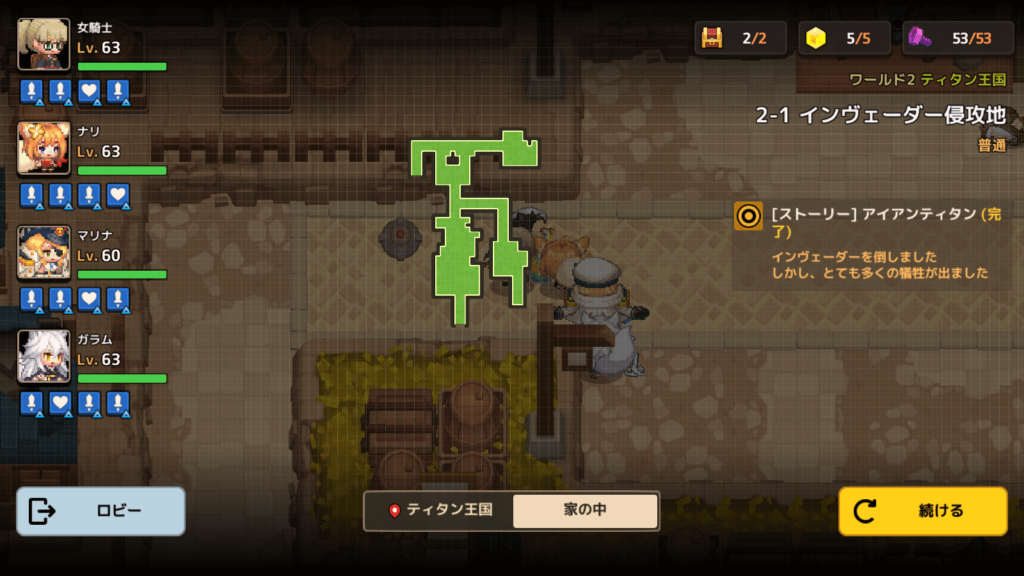Screen dimensions: 1024x576
Task: Return to lobby with ロビー button
Action: (x=101, y=511)
